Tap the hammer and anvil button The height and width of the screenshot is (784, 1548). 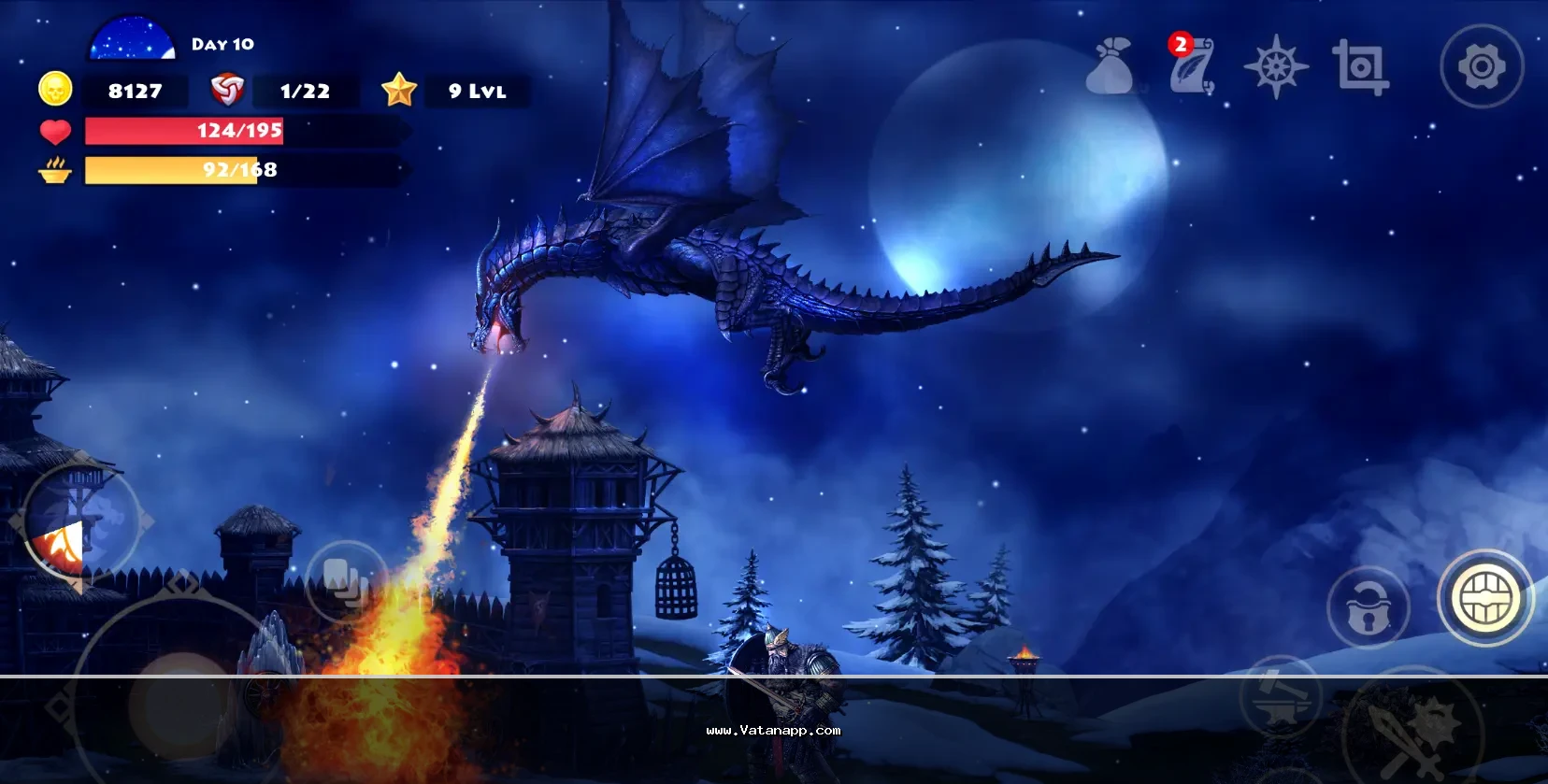(x=1281, y=698)
